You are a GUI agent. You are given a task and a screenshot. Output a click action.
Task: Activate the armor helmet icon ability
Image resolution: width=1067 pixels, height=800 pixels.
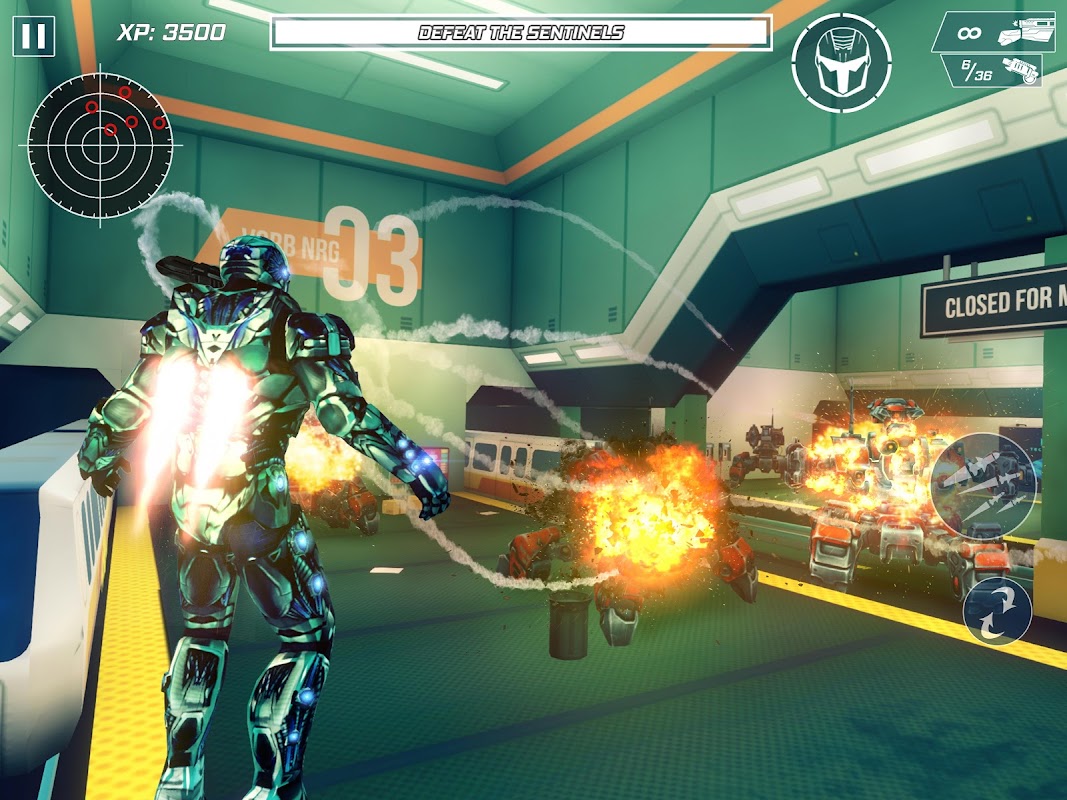[x=841, y=63]
